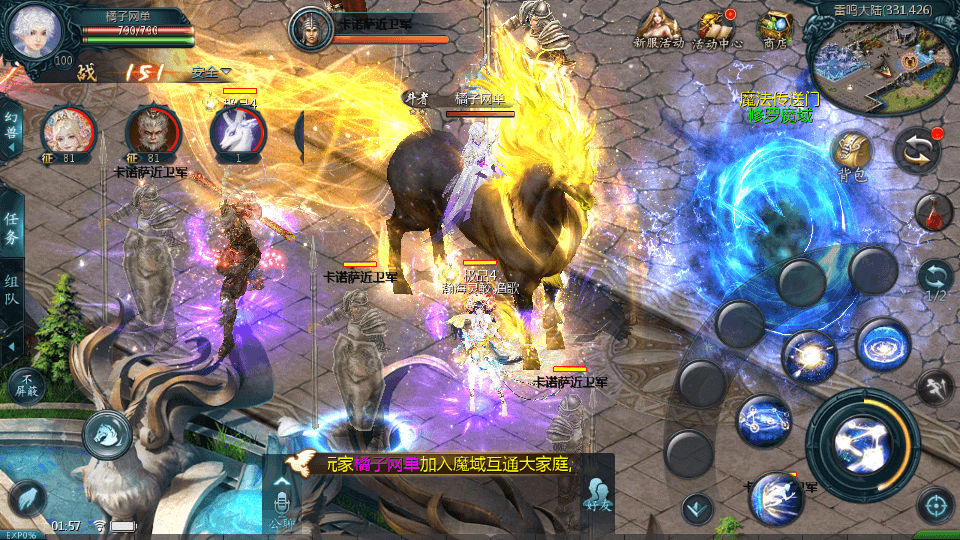Open the 活动中心 activity center
The width and height of the screenshot is (960, 540).
(716, 28)
